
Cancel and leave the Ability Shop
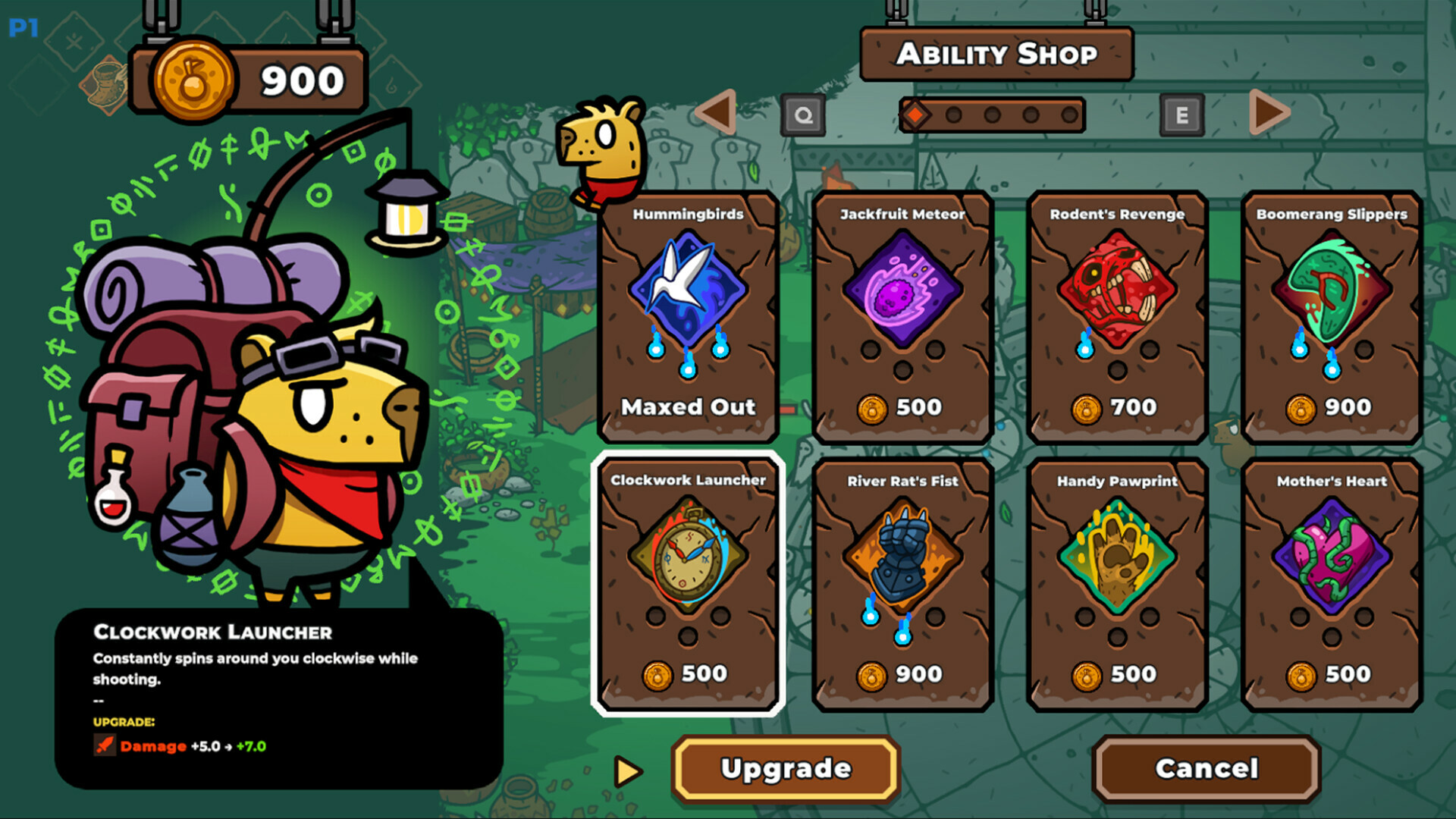point(1207,769)
